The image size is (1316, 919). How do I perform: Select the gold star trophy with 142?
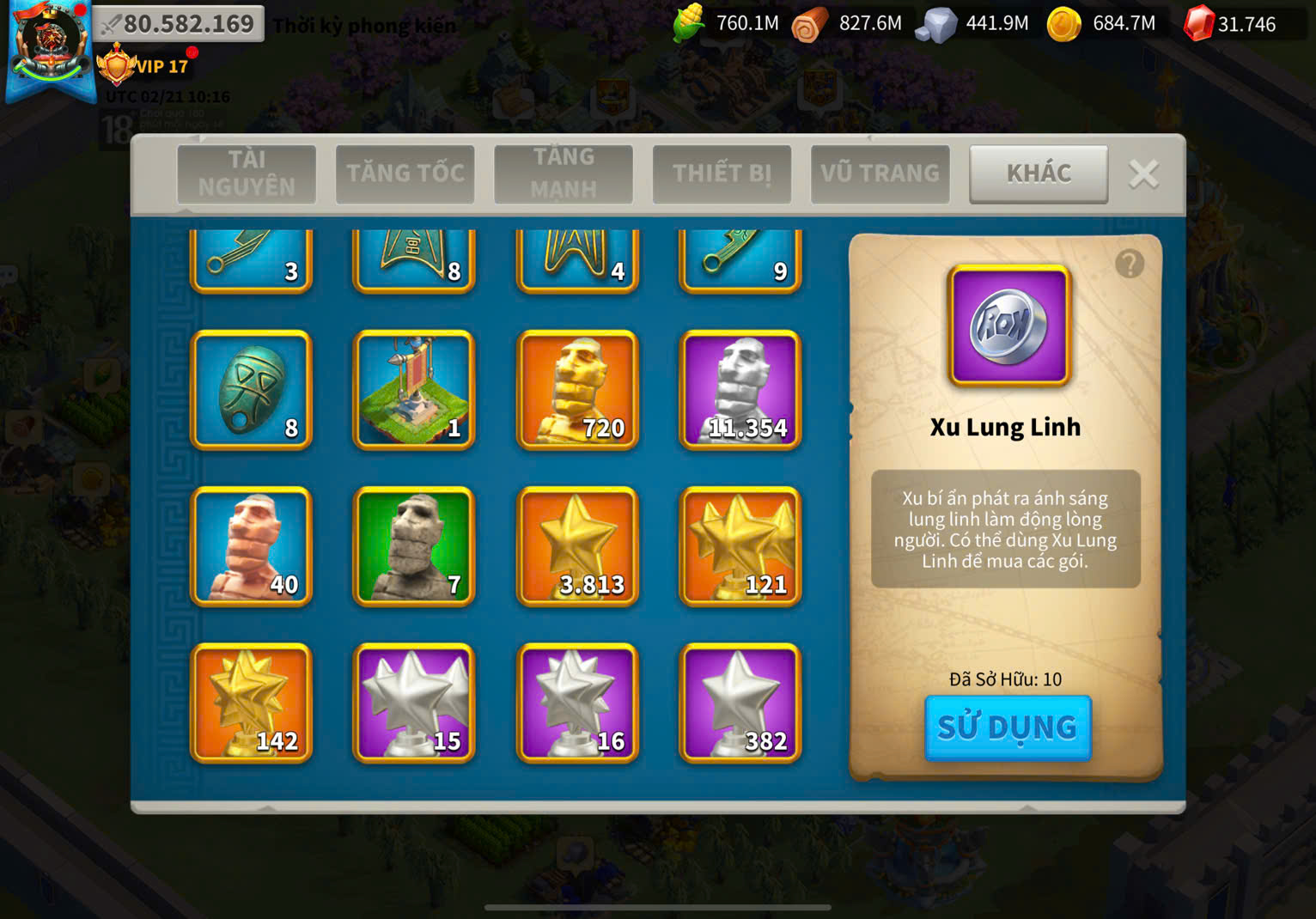251,703
